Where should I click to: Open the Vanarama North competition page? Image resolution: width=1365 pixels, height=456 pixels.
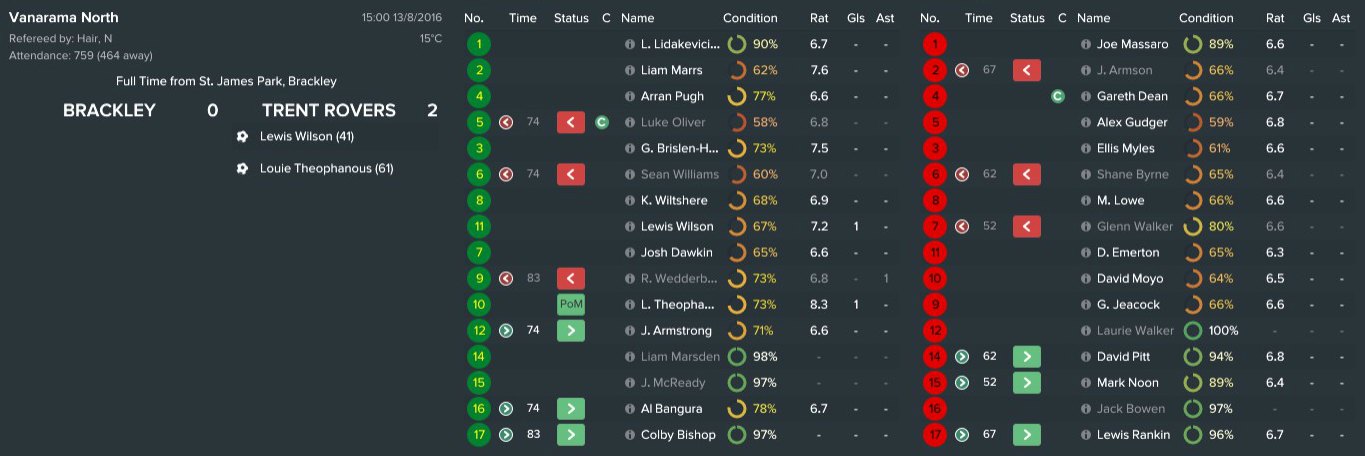[x=63, y=18]
